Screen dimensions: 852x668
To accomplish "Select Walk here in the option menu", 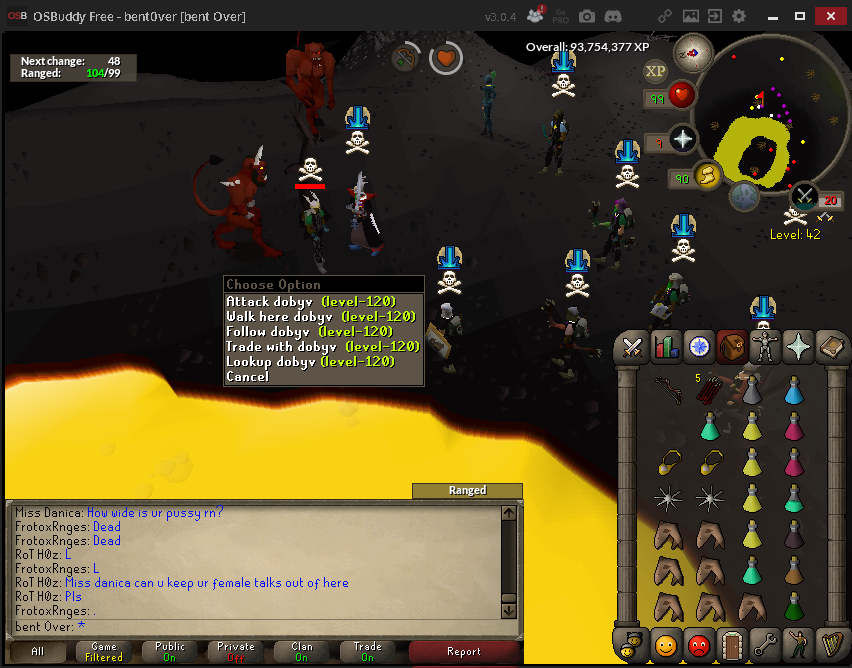I will (310, 316).
